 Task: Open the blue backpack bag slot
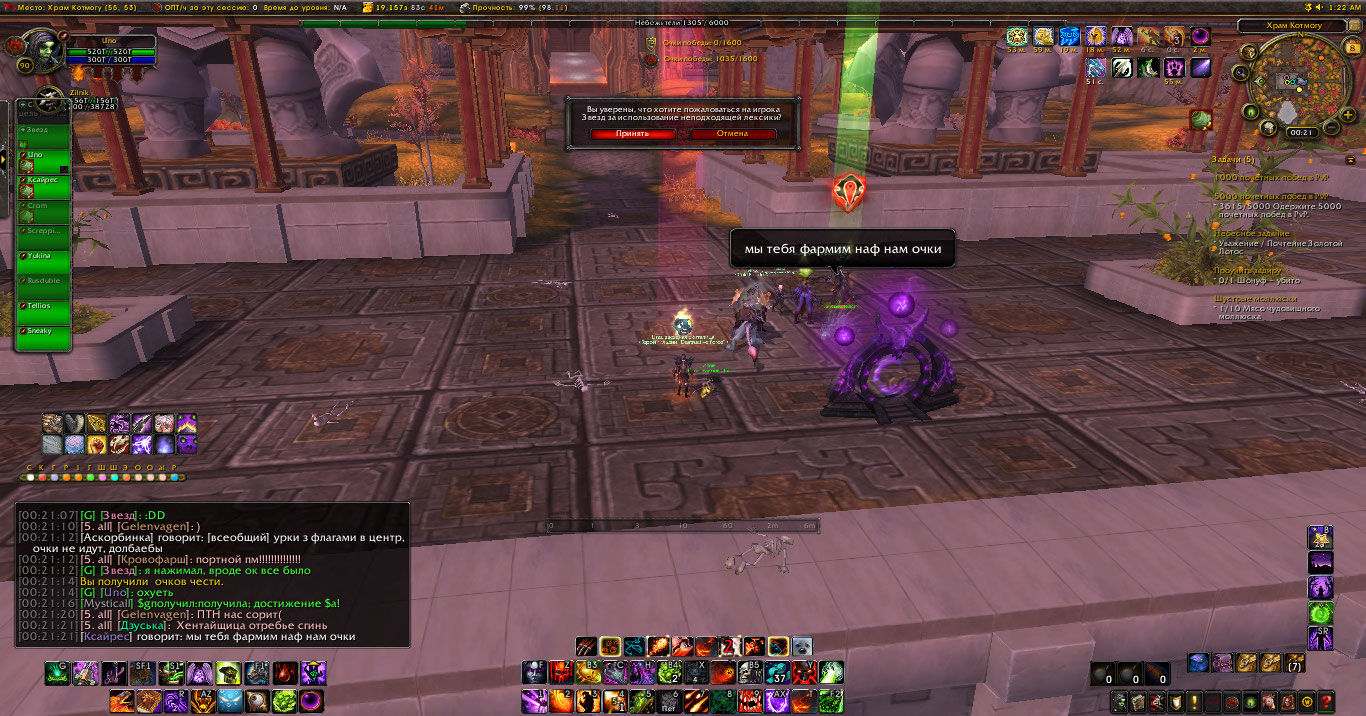(x=1198, y=662)
